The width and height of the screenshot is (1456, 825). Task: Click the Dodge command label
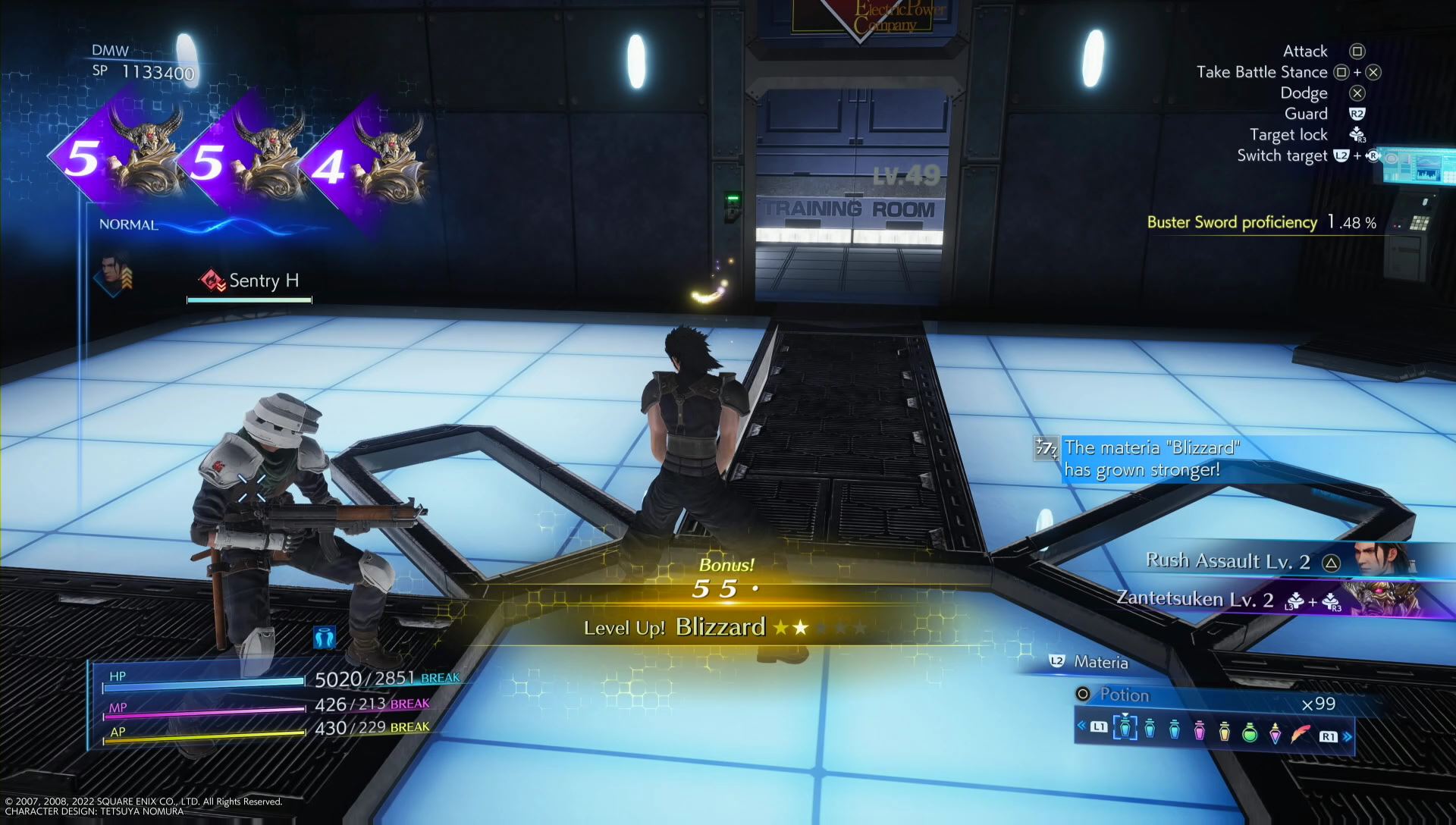pyautogui.click(x=1303, y=93)
